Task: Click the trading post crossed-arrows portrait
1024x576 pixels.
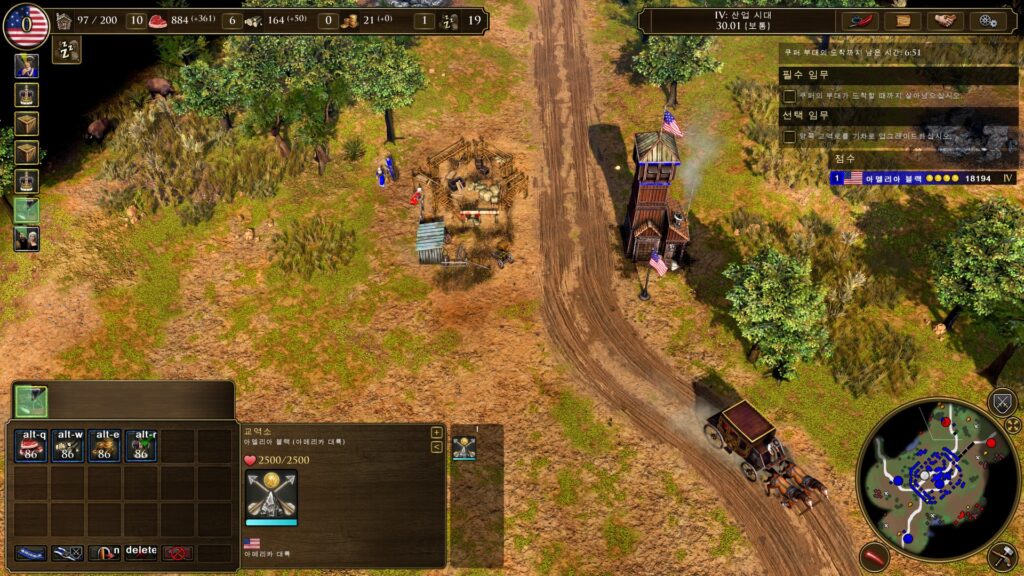Action: click(x=271, y=495)
